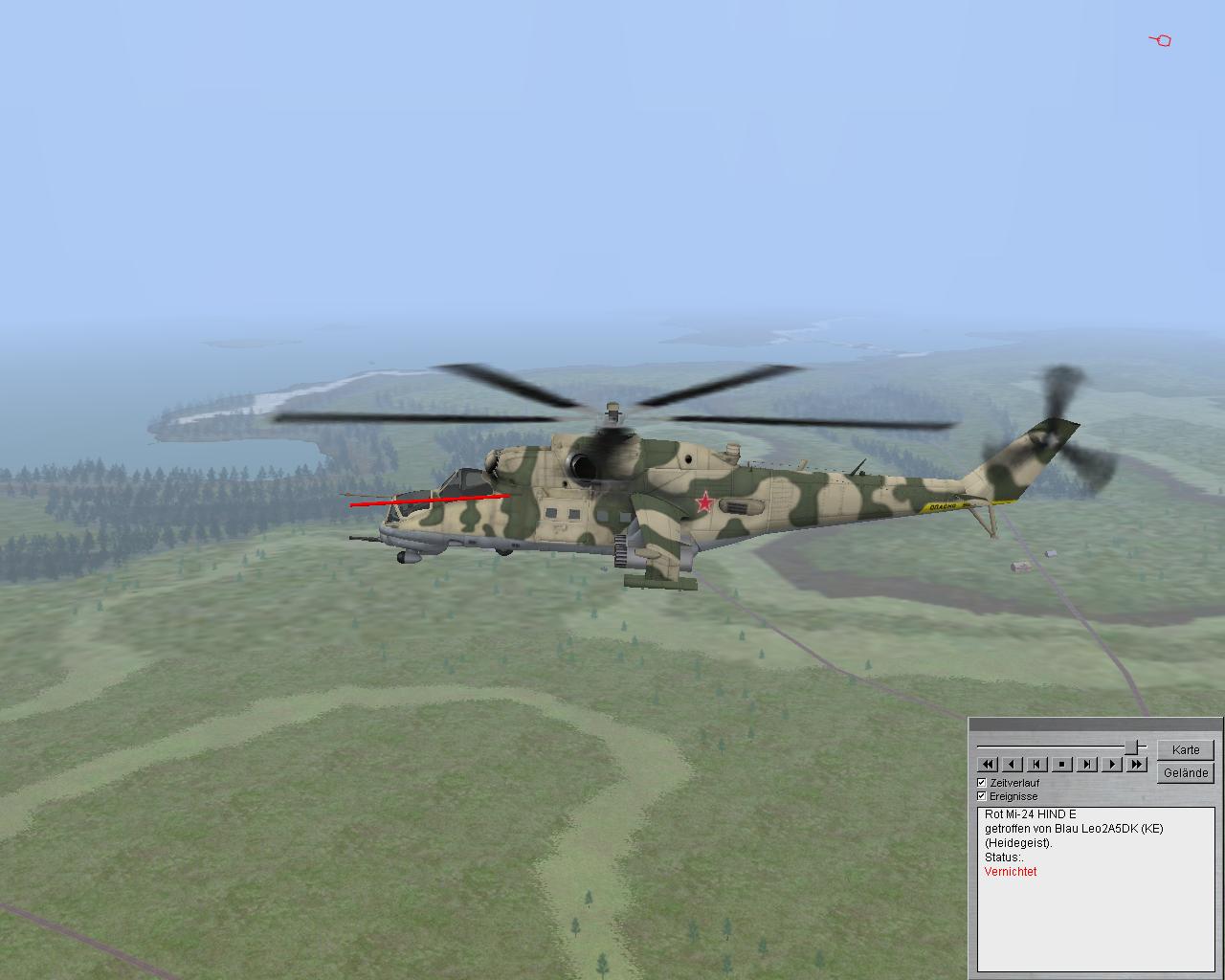
Task: Click the fast rewind double-arrow button
Action: coord(987,764)
